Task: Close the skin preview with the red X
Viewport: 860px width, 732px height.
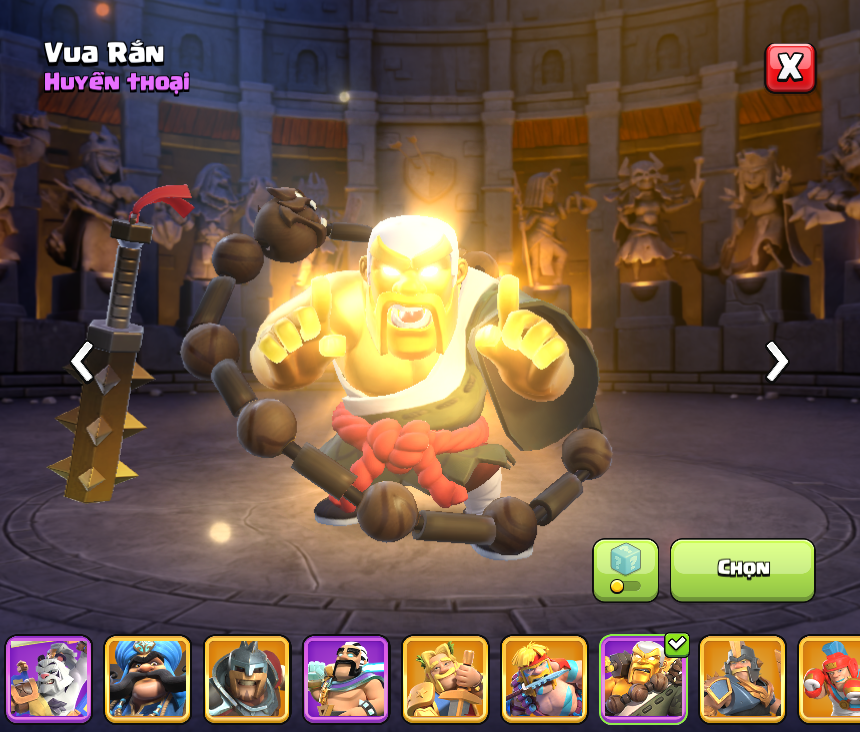Action: tap(790, 68)
